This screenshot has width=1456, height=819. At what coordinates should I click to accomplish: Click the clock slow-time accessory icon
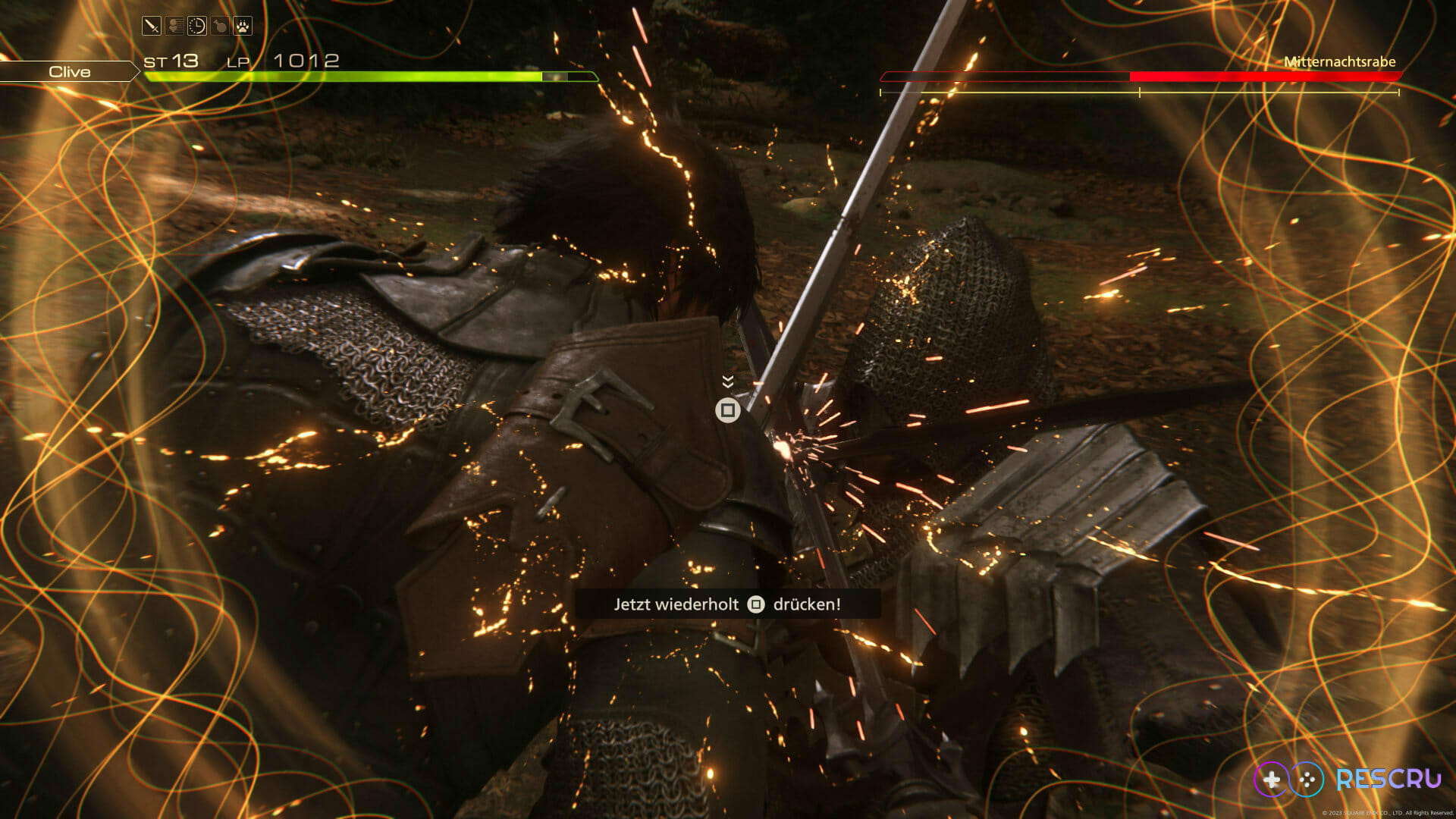tap(197, 27)
